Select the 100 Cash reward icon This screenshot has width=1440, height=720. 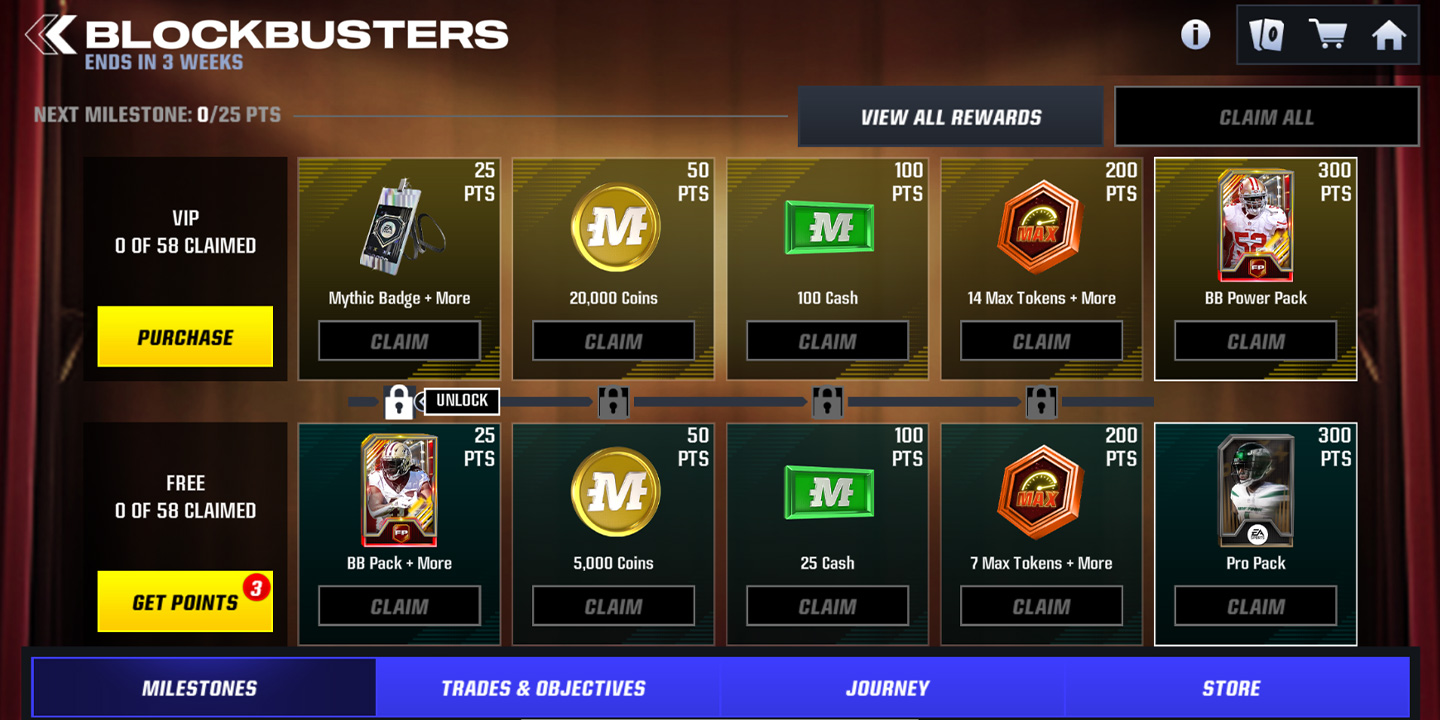(x=827, y=228)
